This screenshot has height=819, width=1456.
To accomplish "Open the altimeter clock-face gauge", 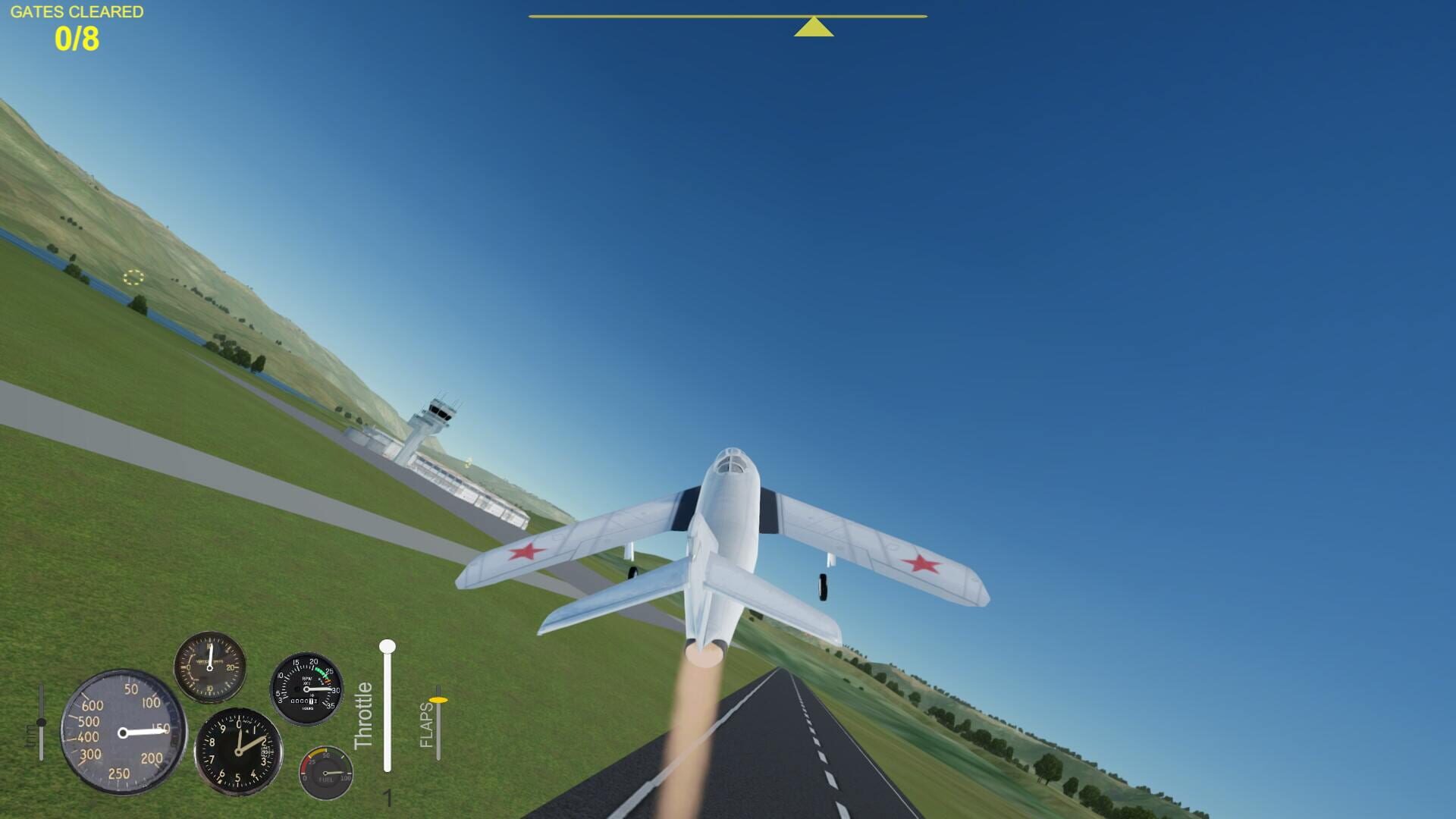I will [x=238, y=752].
